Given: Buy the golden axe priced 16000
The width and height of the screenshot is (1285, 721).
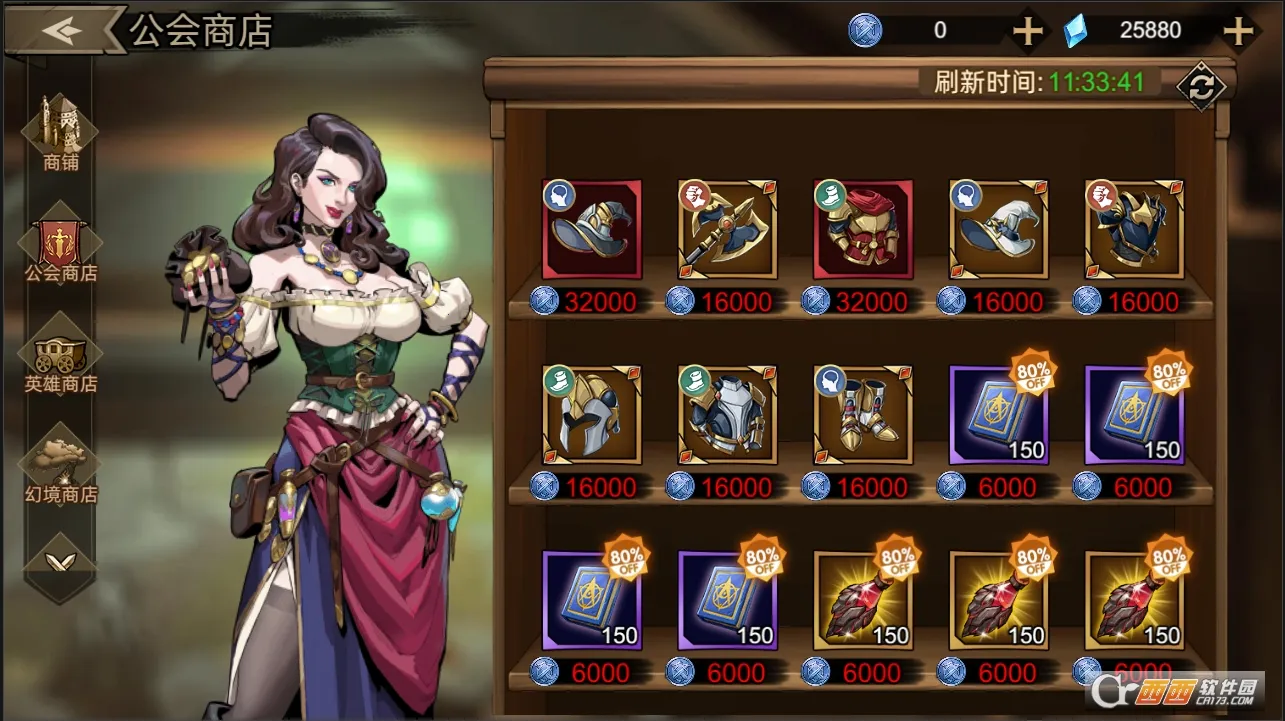Looking at the screenshot, I should point(727,232).
